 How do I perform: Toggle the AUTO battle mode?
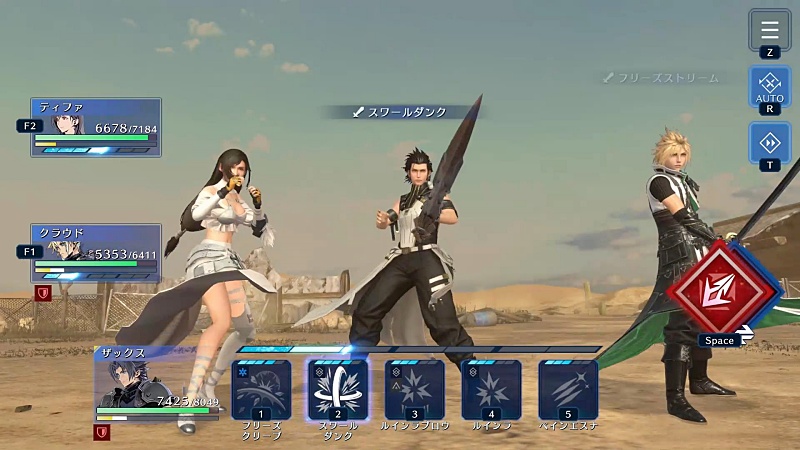[x=769, y=86]
